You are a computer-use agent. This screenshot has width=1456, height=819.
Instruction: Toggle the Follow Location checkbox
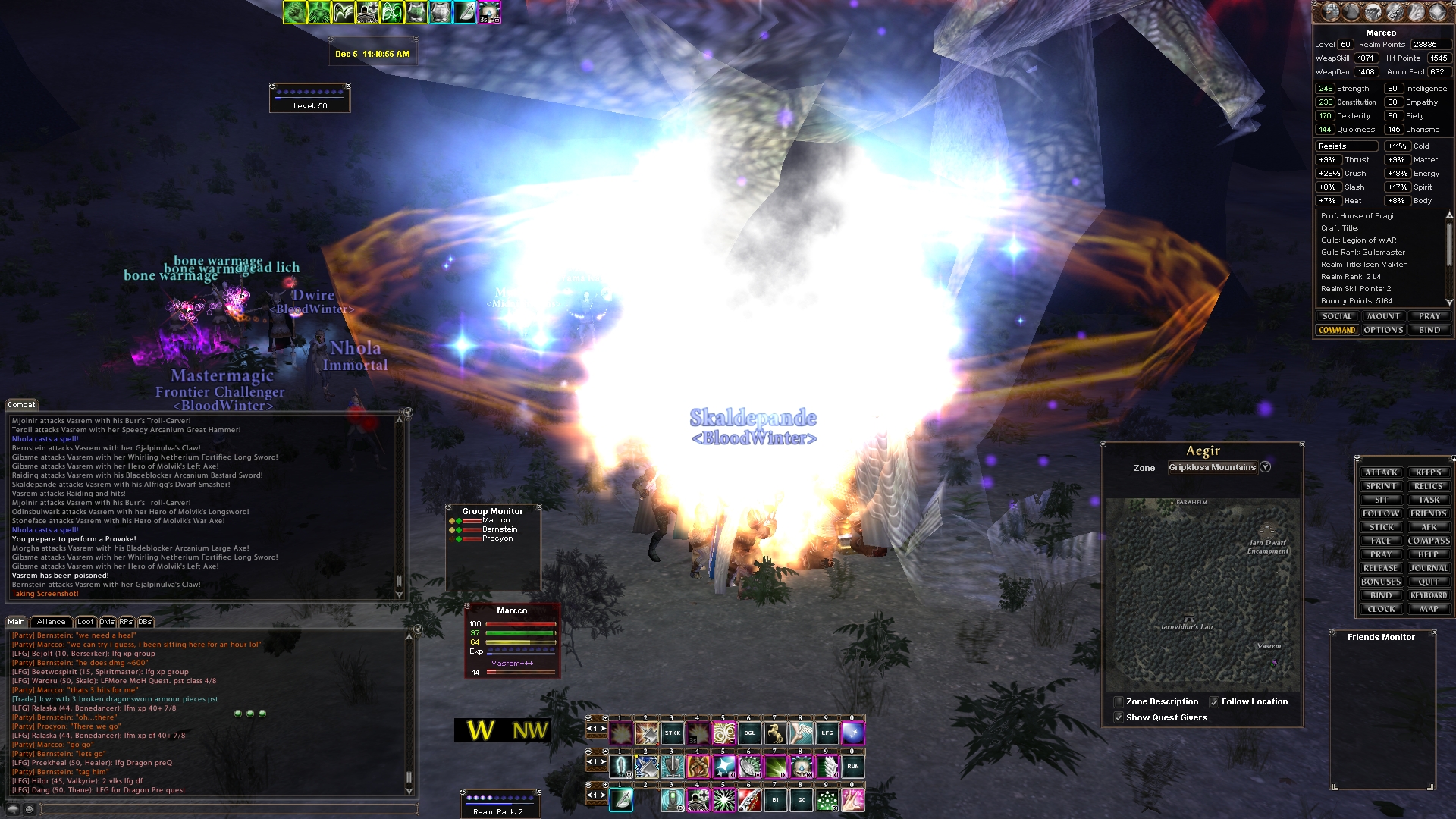point(1214,702)
